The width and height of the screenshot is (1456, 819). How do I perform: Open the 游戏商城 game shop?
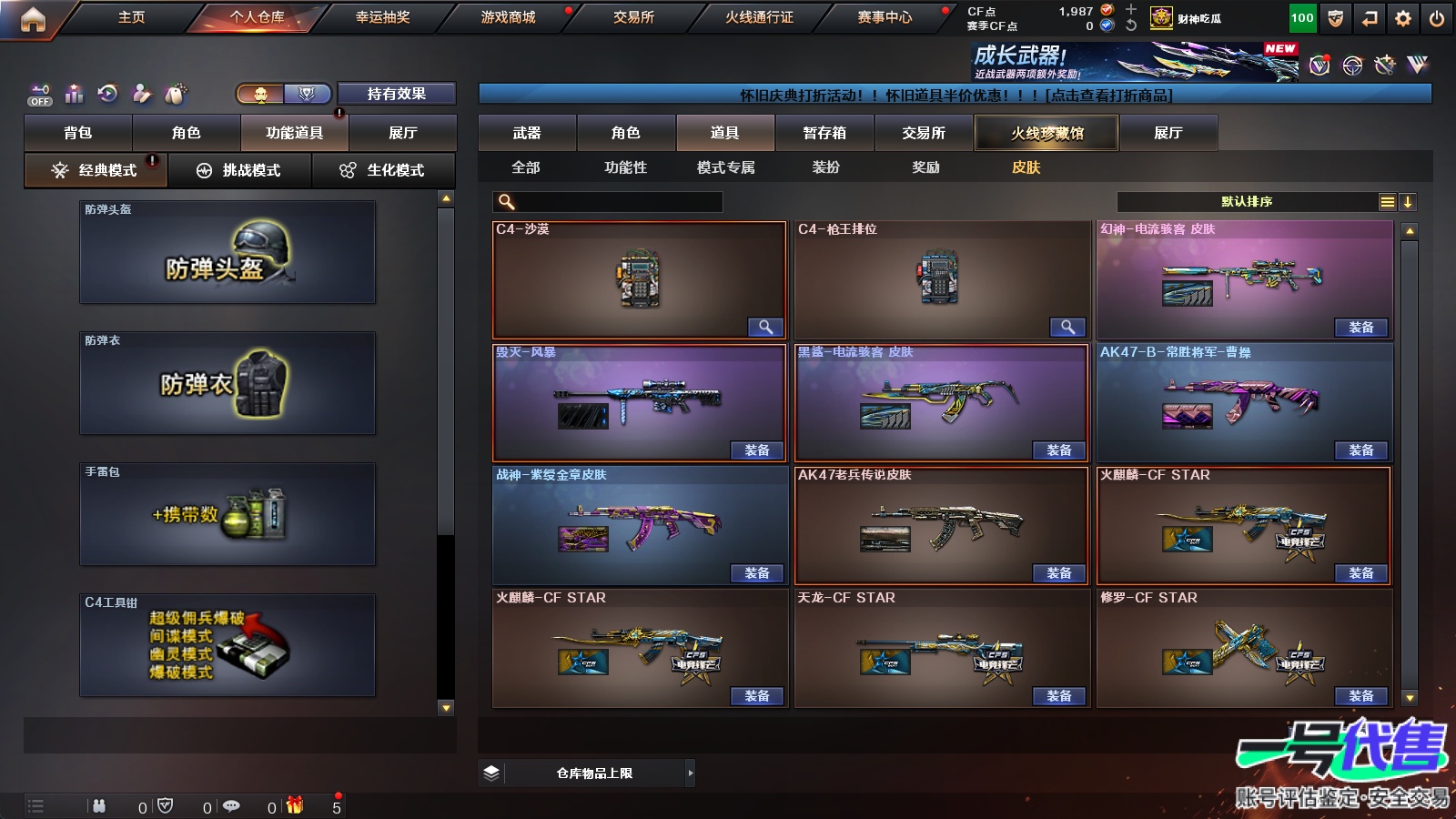tap(508, 17)
